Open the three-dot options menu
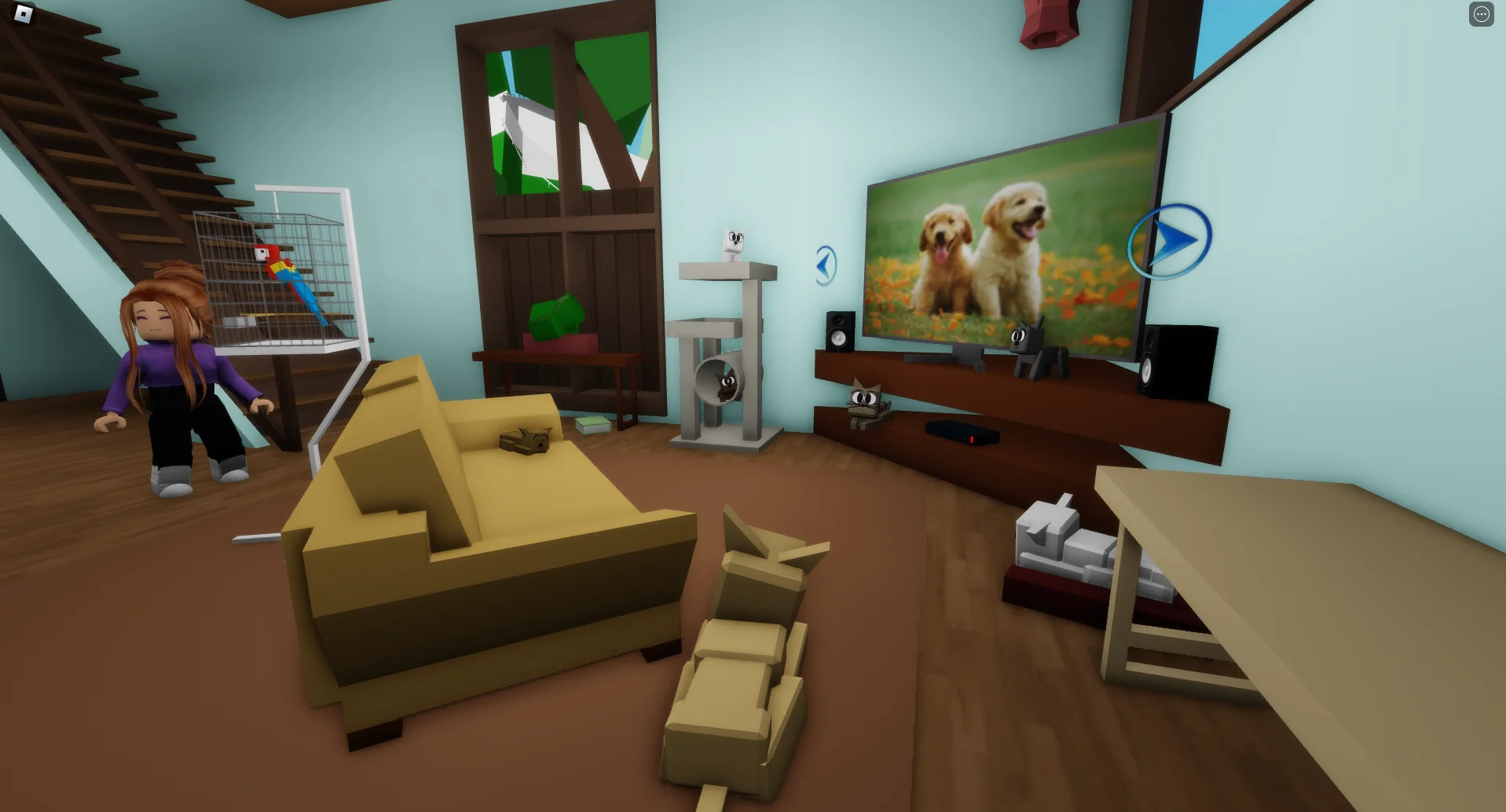This screenshot has height=812, width=1506. (x=1481, y=14)
